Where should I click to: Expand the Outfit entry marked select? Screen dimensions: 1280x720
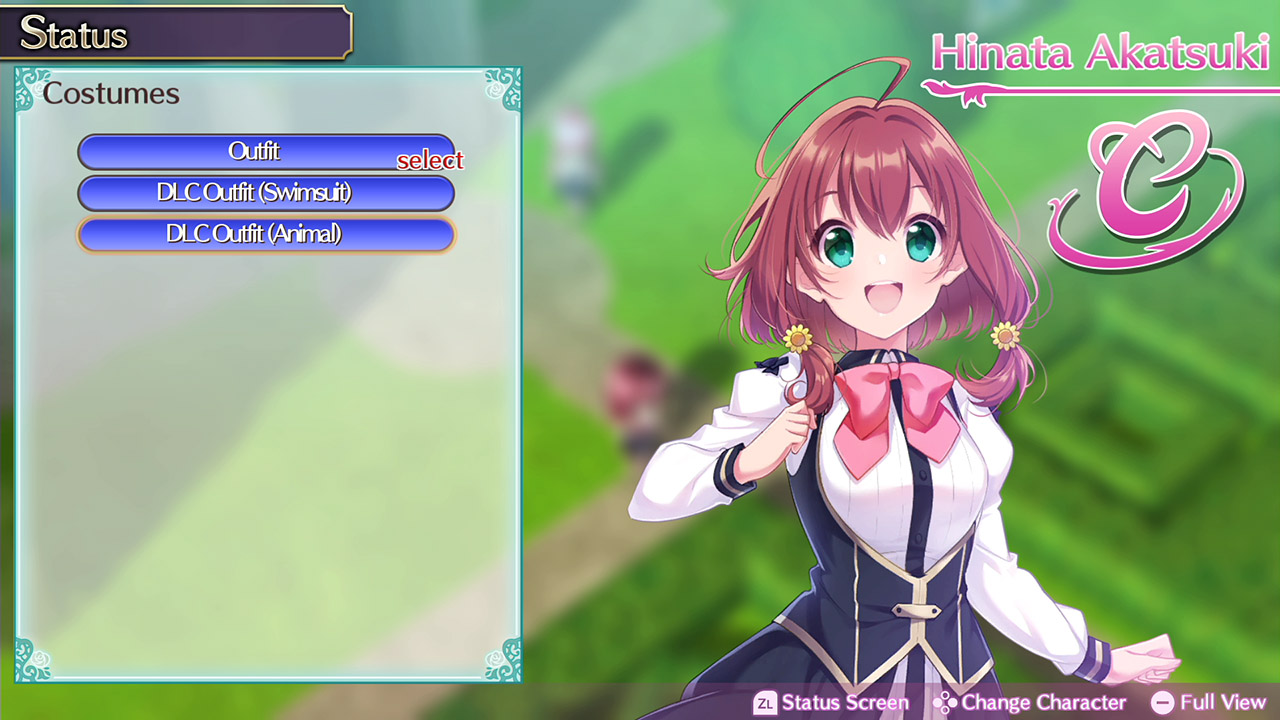point(265,152)
